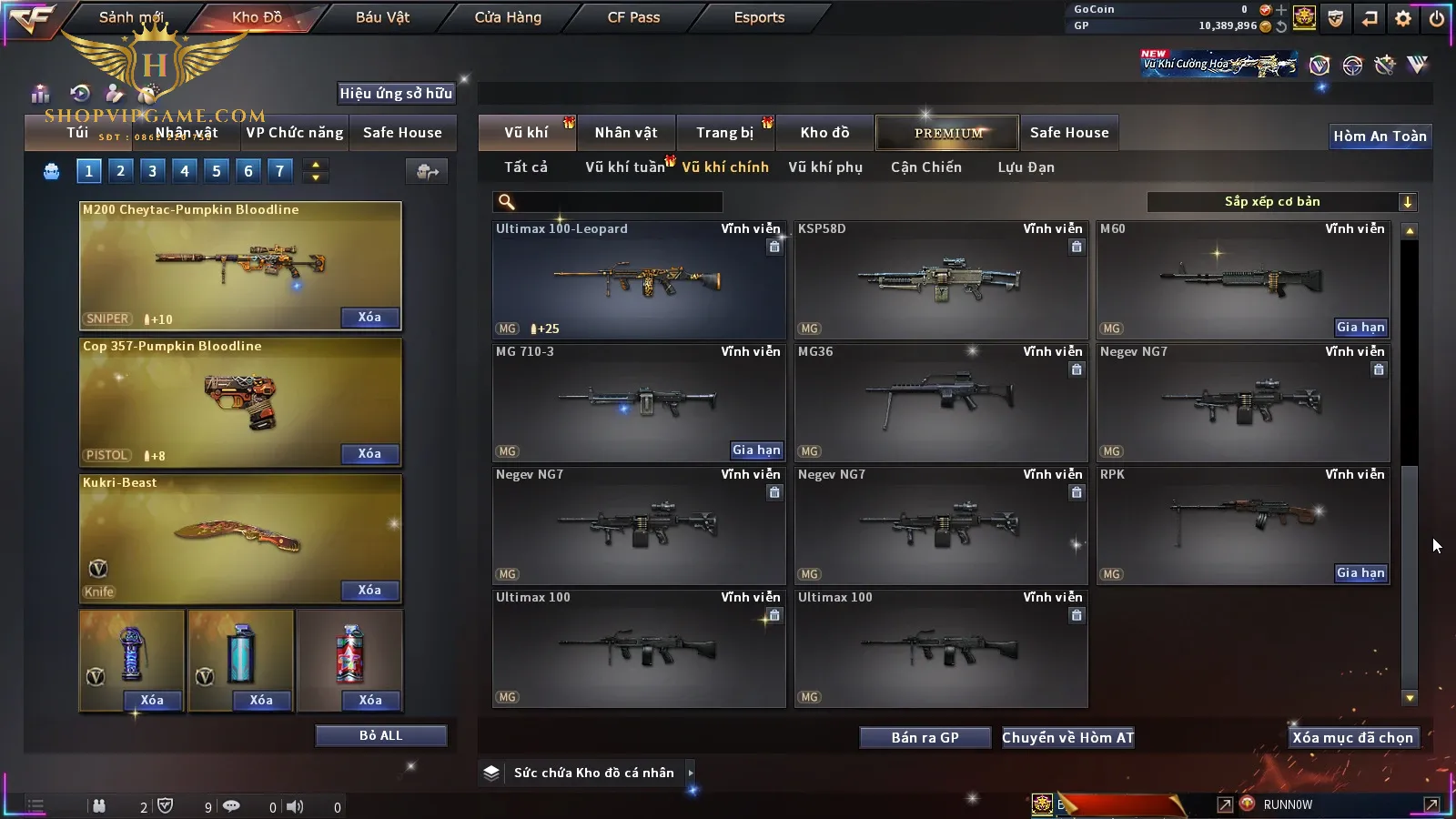The height and width of the screenshot is (819, 1456).
Task: Extend the M60 with Gia hạn
Action: tap(1360, 328)
